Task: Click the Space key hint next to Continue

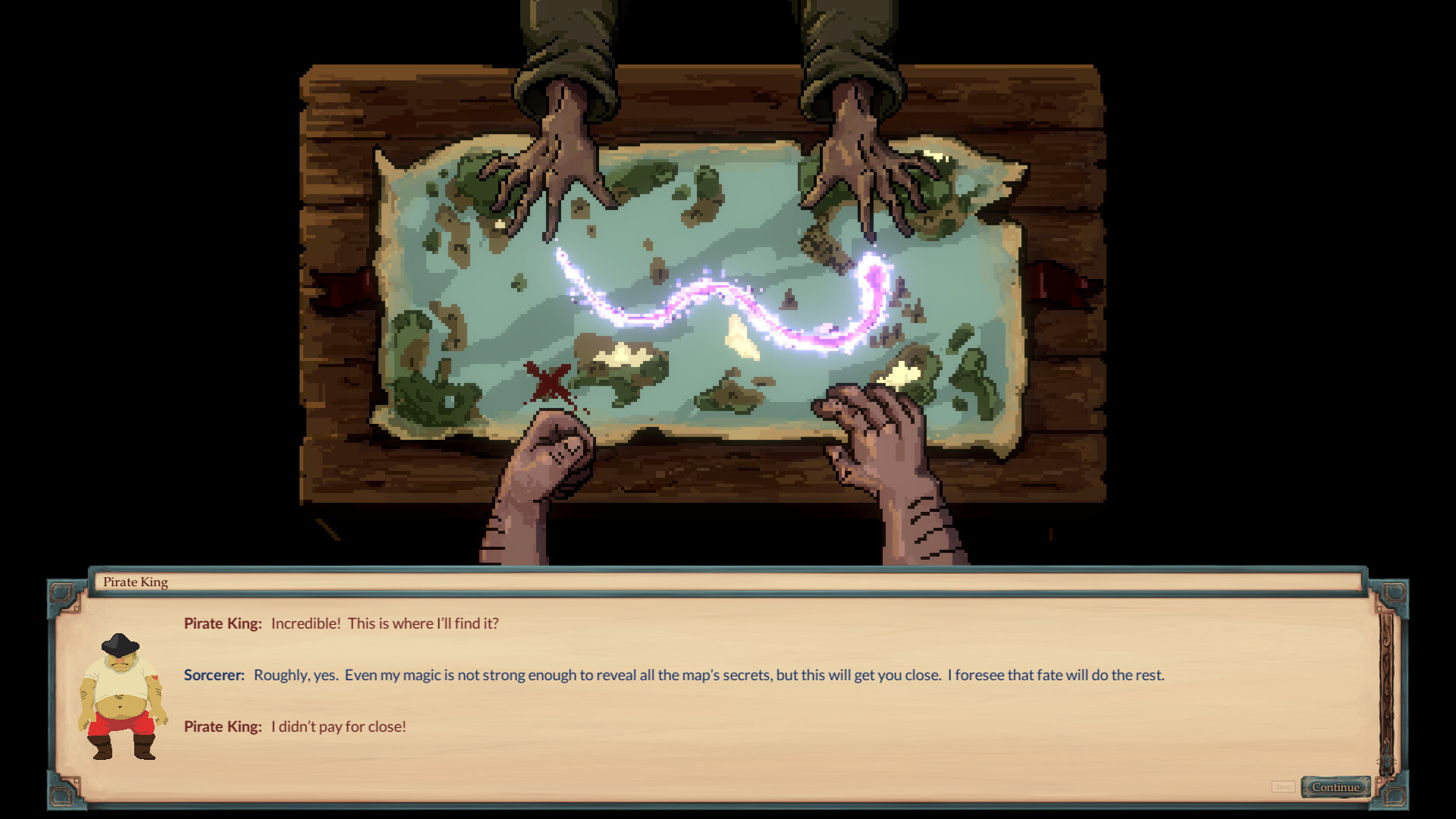Action: point(1283,786)
